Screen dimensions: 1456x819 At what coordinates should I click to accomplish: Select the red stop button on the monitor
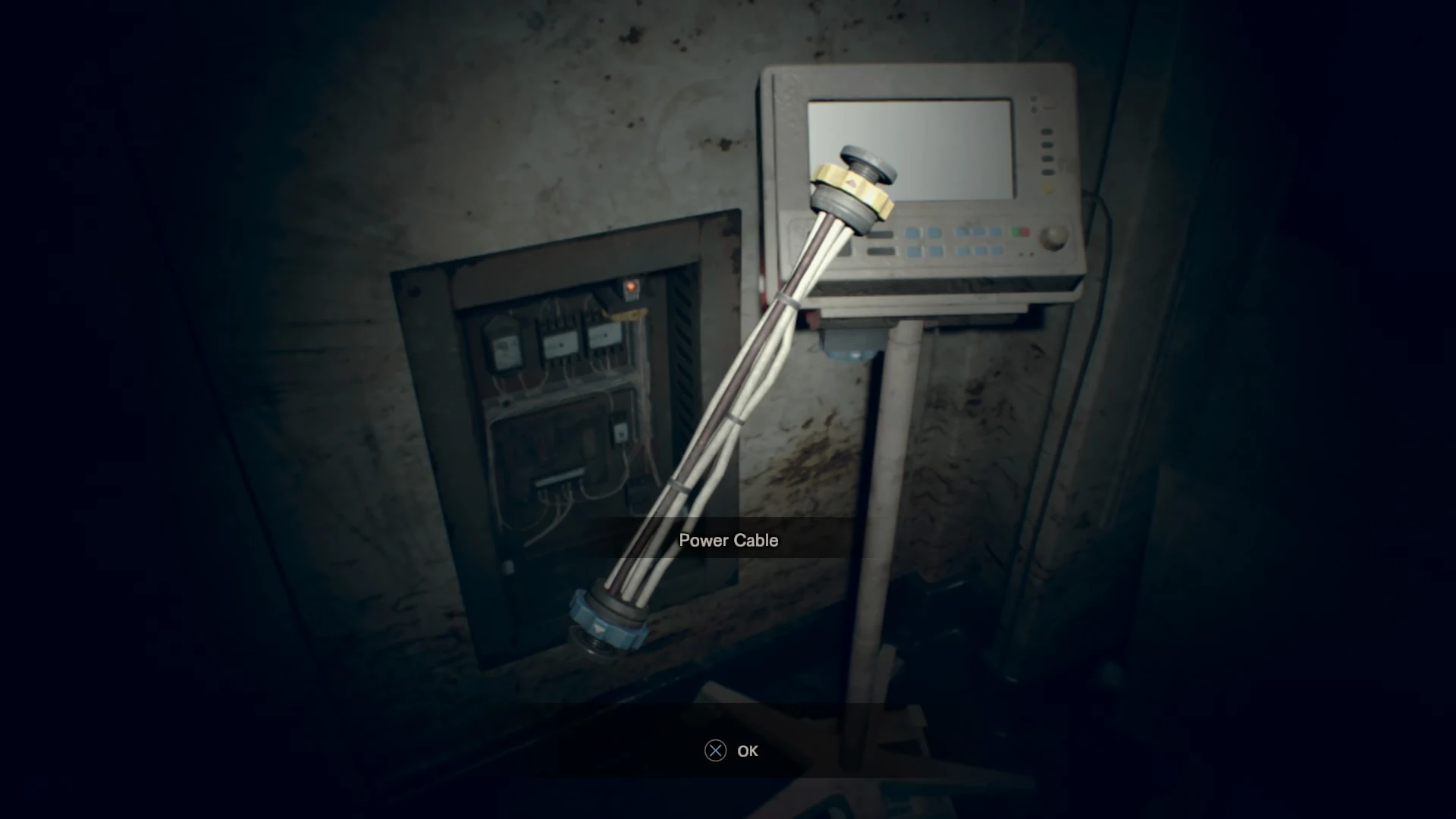point(1024,231)
